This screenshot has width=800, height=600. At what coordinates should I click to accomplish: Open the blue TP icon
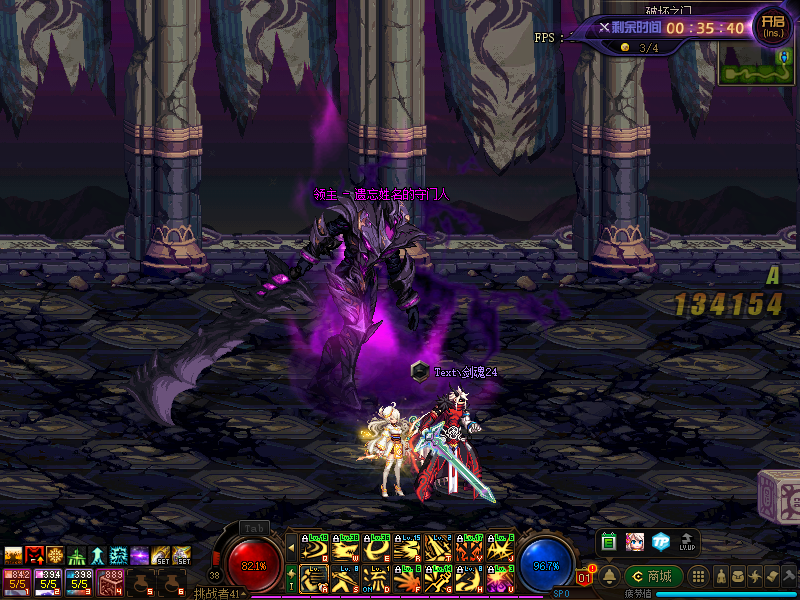click(x=661, y=542)
